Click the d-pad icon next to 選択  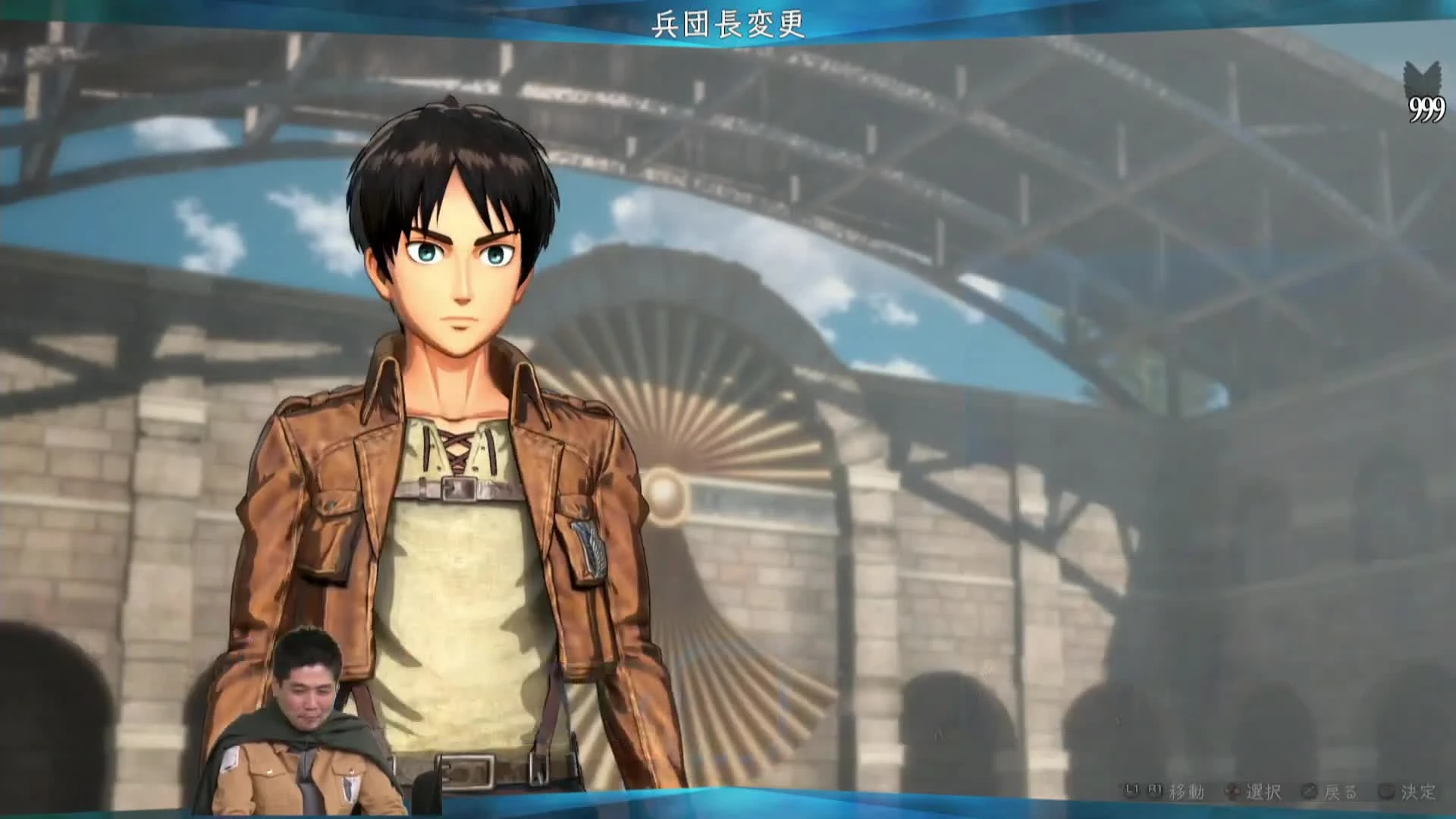tap(1233, 789)
